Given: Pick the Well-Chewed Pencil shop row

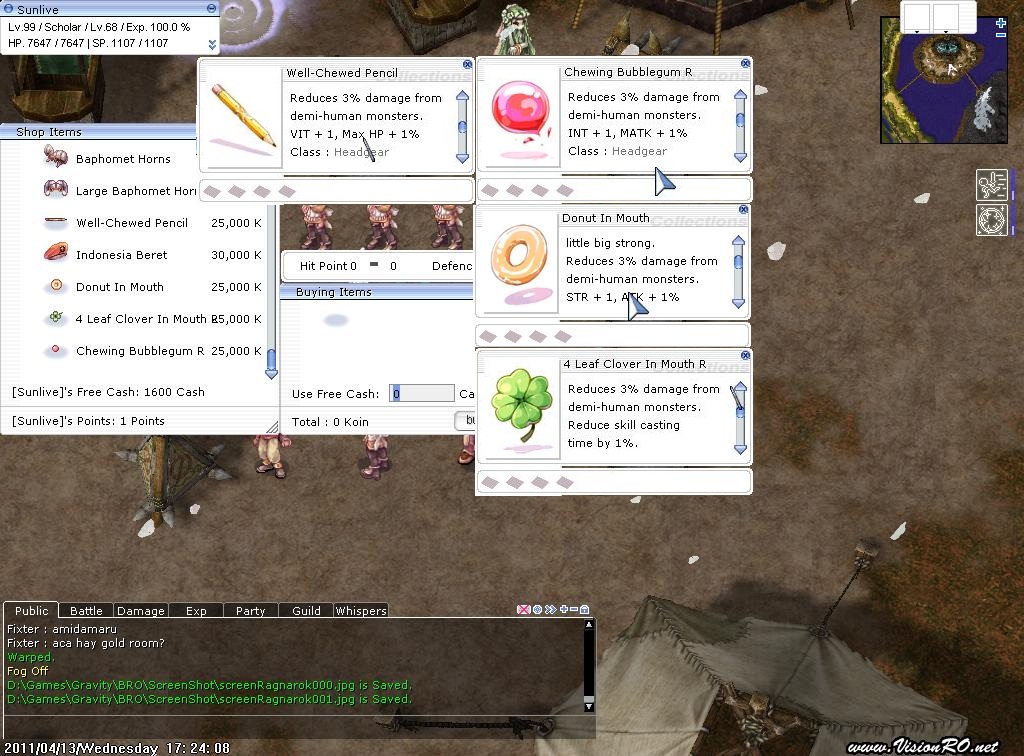Looking at the screenshot, I should tap(131, 223).
